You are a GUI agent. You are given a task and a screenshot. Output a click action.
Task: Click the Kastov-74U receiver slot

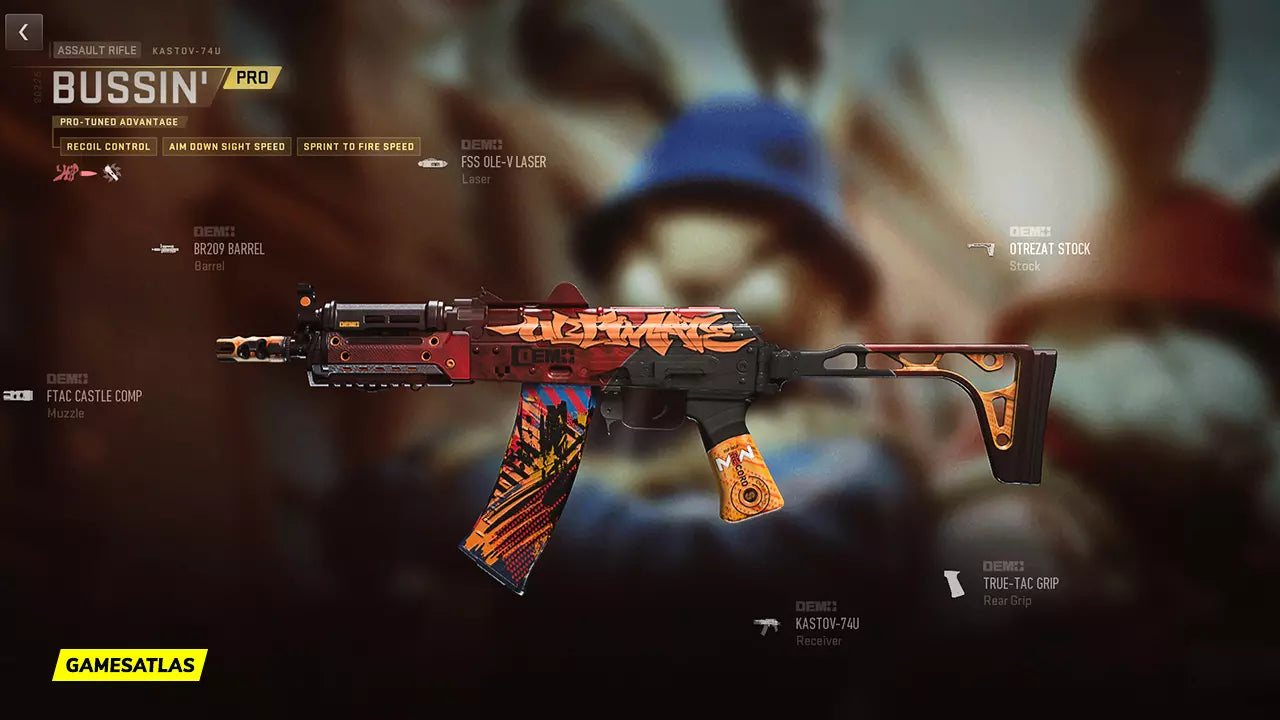coord(826,624)
